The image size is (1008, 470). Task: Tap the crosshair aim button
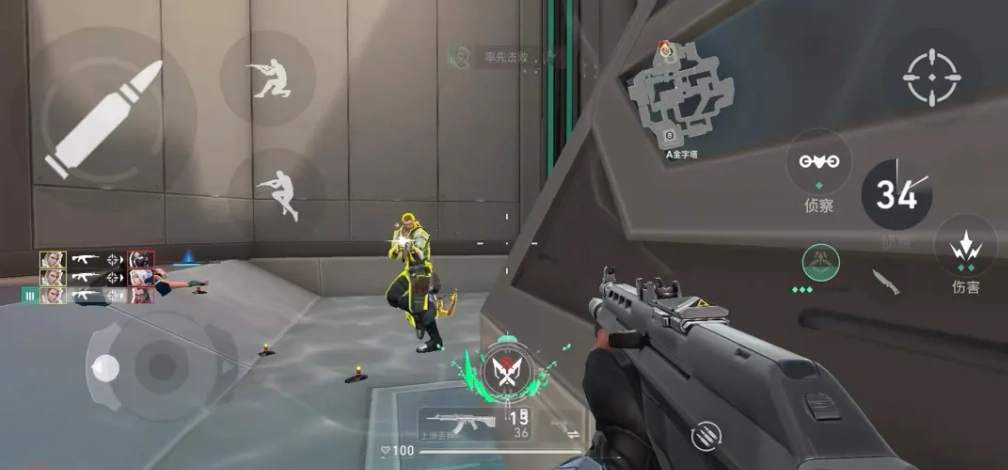click(x=931, y=77)
